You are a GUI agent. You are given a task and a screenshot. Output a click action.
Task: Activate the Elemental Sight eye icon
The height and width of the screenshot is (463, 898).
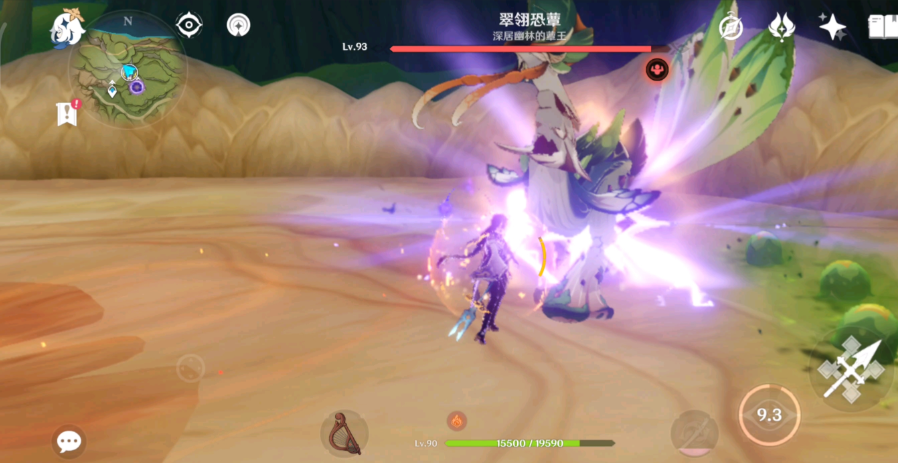tap(188, 25)
